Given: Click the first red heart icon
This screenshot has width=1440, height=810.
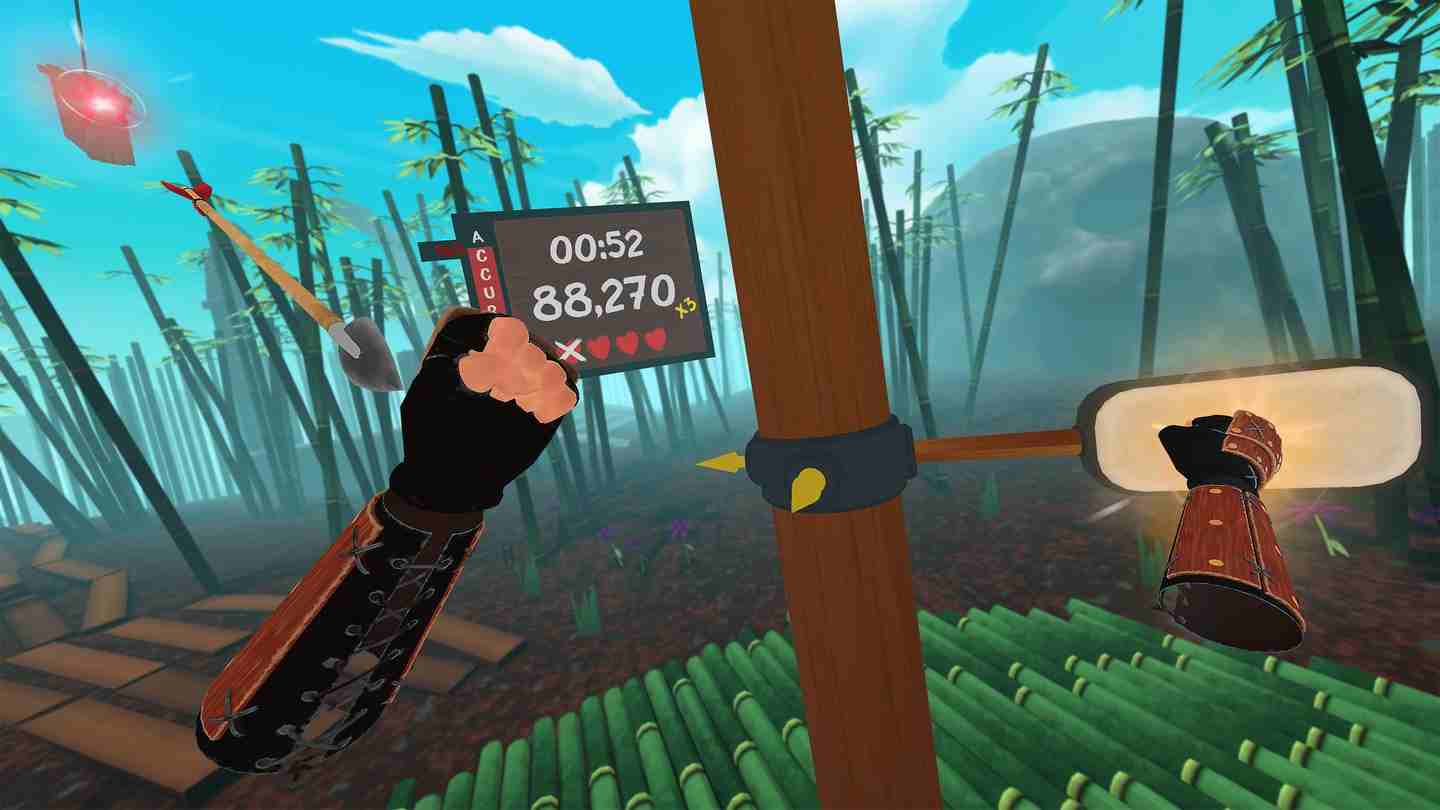Looking at the screenshot, I should click(601, 343).
